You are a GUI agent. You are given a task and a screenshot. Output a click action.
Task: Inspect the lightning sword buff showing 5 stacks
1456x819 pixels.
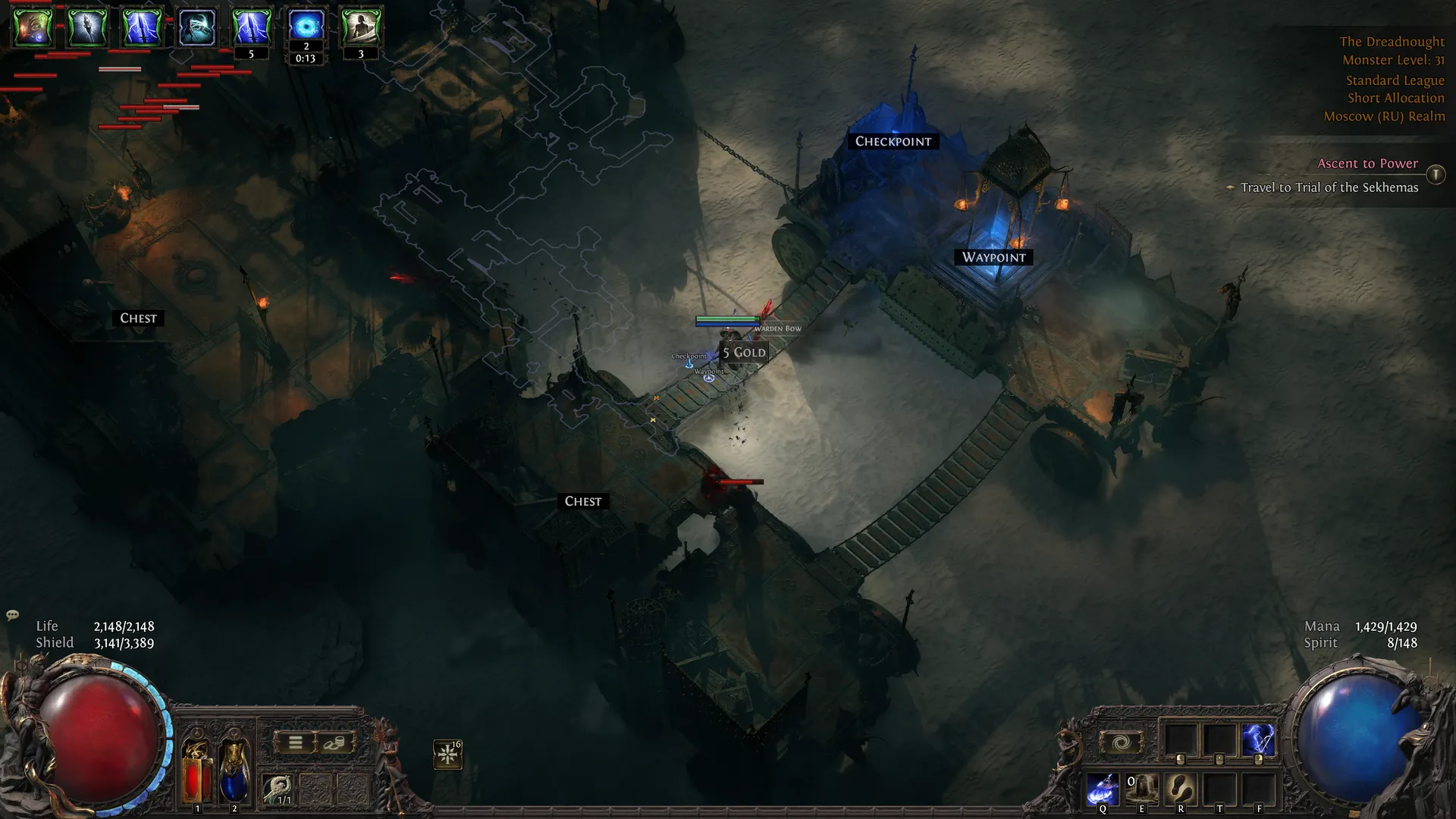point(251,27)
